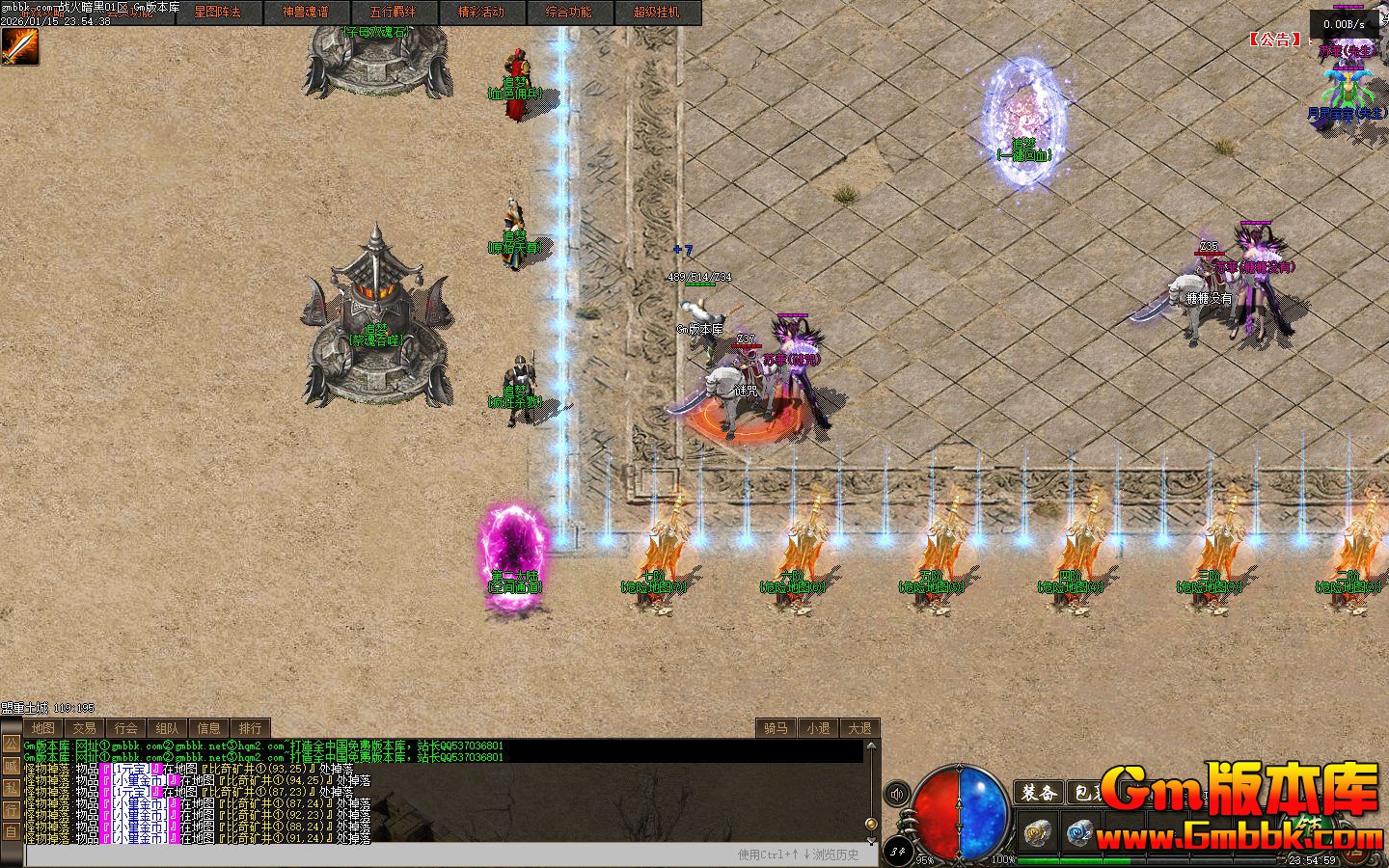
Task: Open the 星图阵法 menu
Action: click(x=217, y=13)
